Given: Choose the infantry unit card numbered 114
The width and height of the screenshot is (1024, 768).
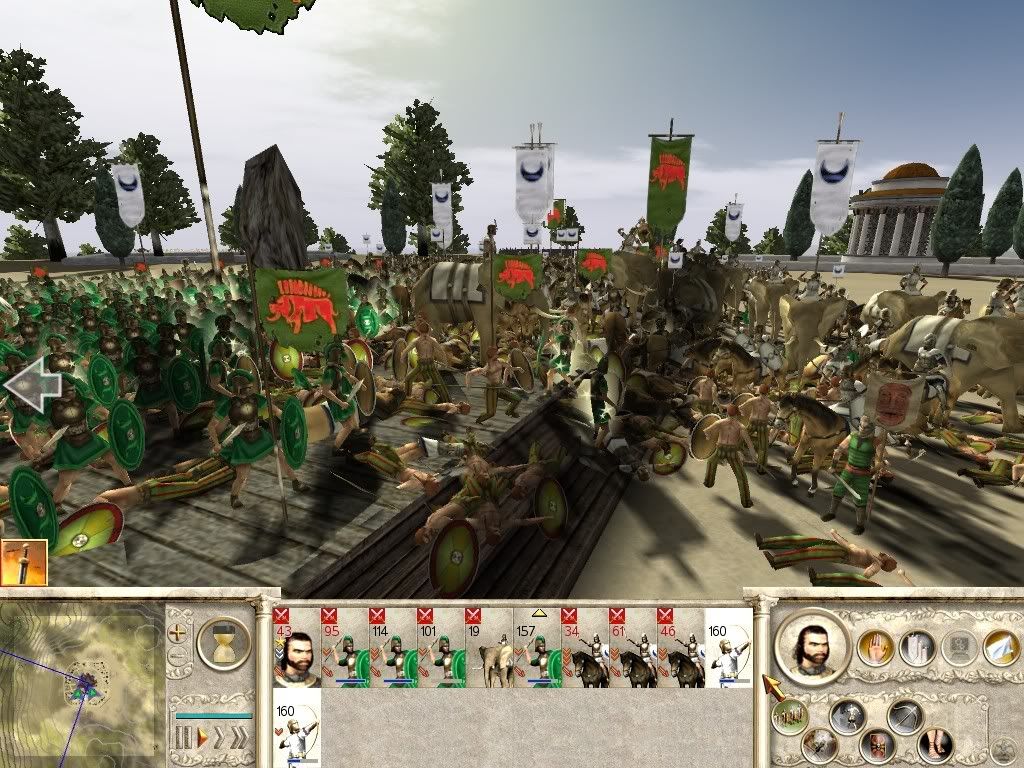Looking at the screenshot, I should click(392, 648).
